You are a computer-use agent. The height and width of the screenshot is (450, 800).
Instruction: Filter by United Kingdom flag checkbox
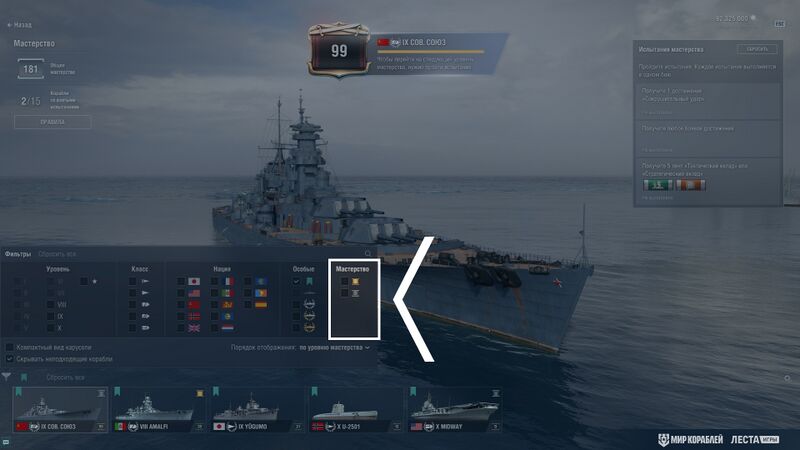[x=182, y=328]
